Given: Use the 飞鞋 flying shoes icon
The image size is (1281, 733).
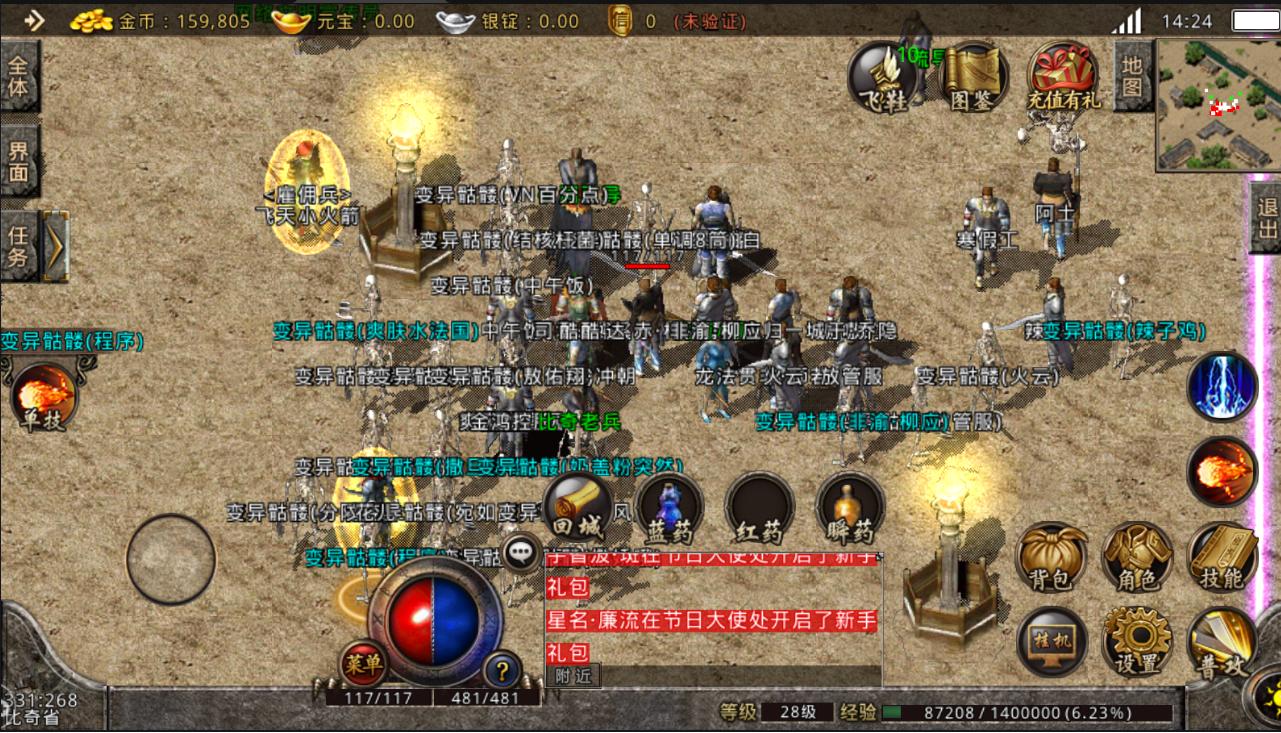Looking at the screenshot, I should (881, 75).
